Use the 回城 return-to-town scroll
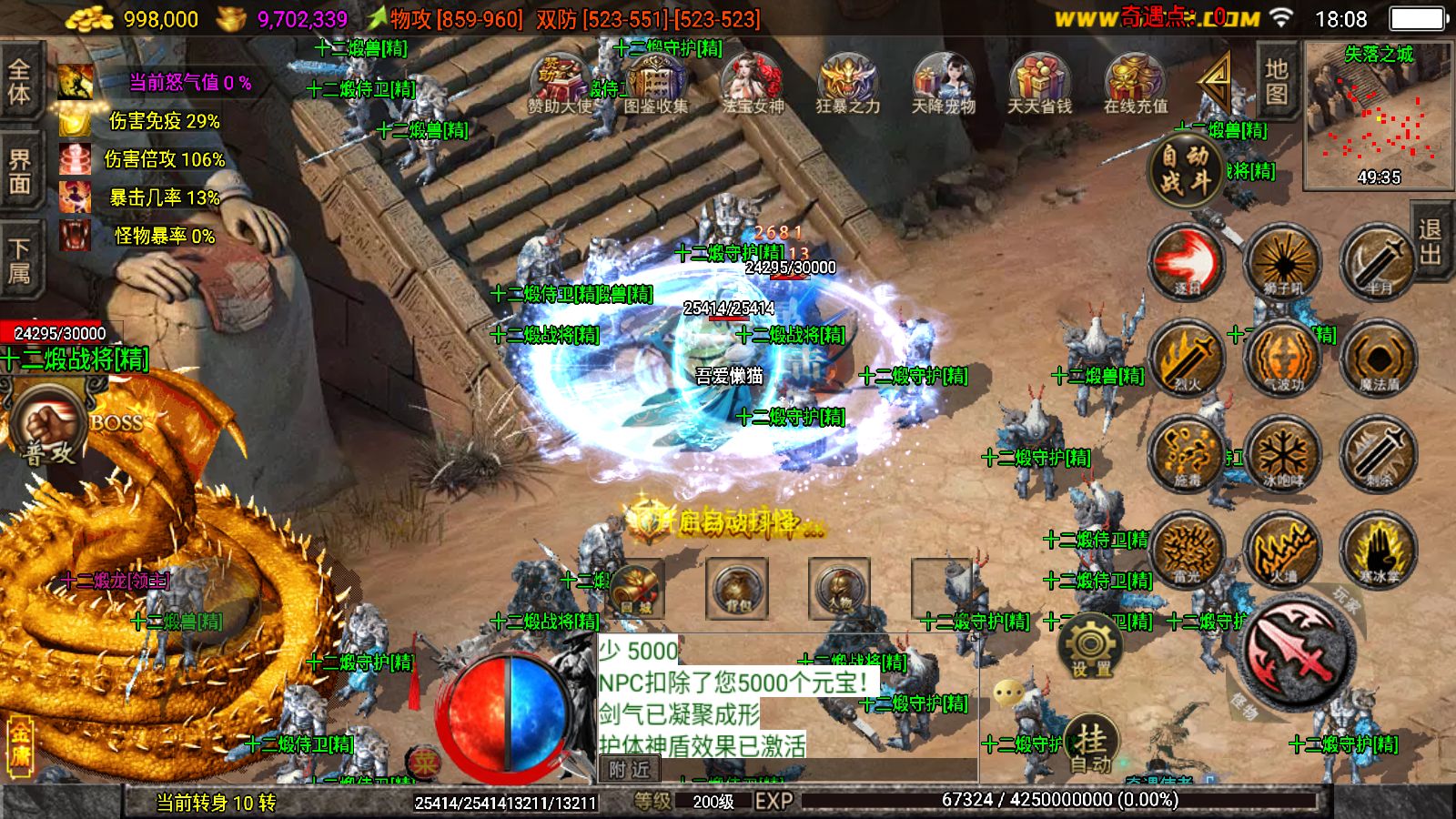 point(636,589)
